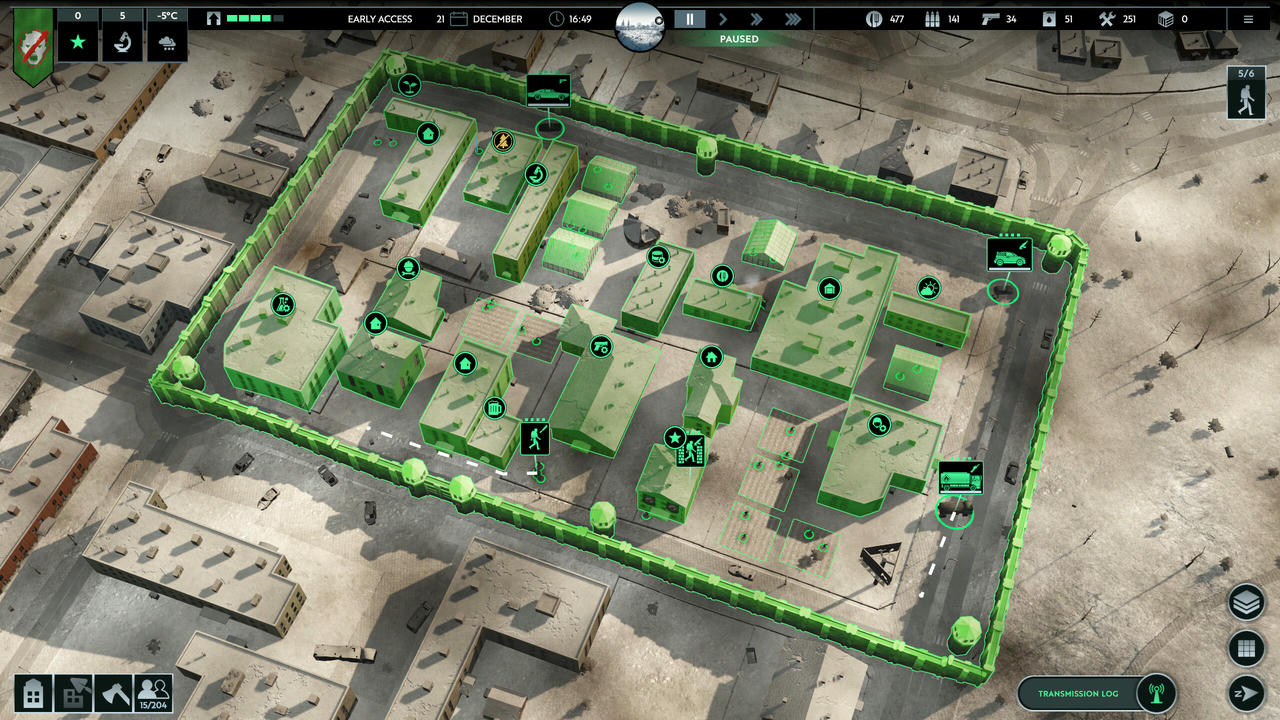The image size is (1280, 720).
Task: Click the city globe day-cycle icon
Action: (640, 27)
